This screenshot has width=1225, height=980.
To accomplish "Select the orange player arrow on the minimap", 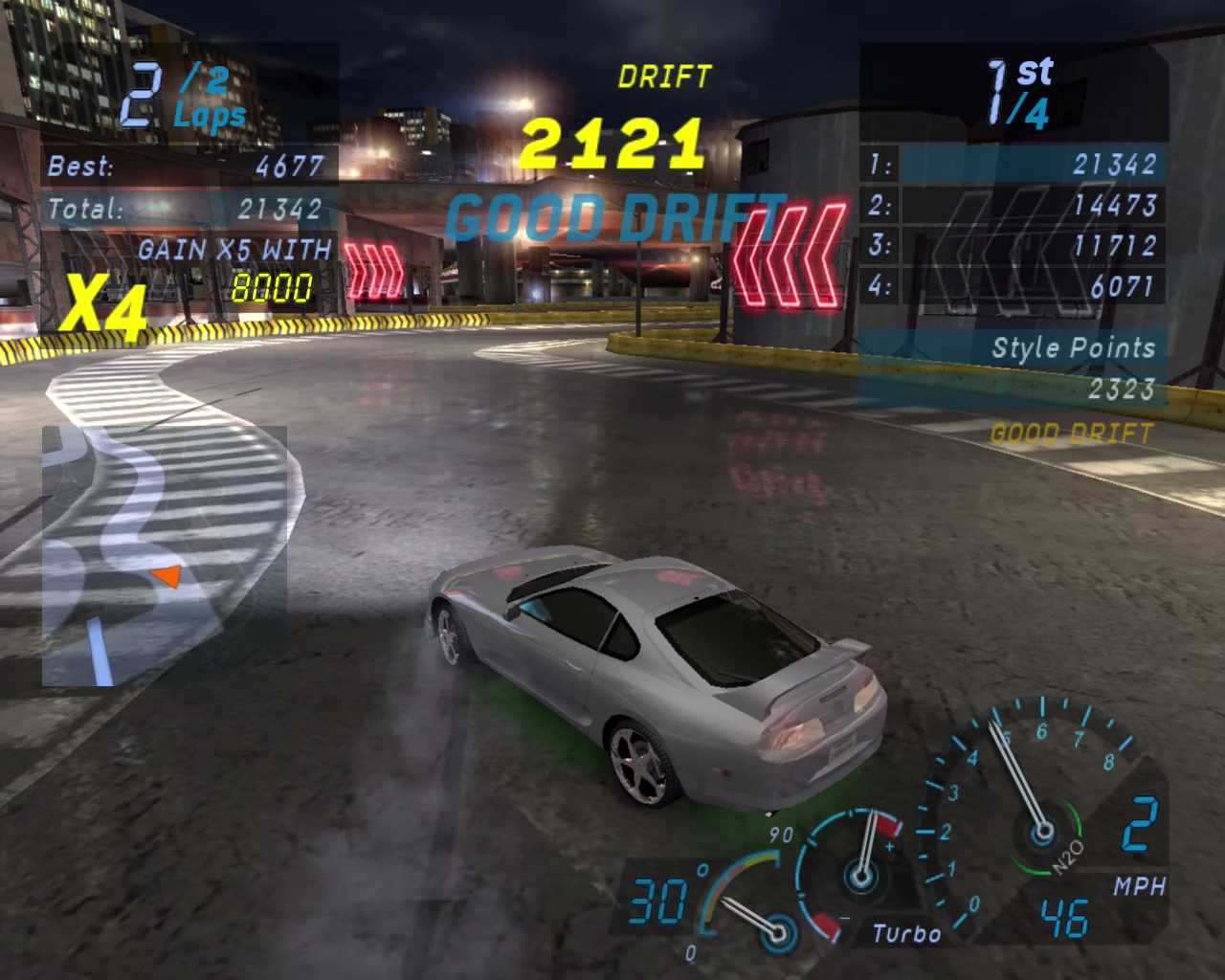I will click(x=167, y=576).
